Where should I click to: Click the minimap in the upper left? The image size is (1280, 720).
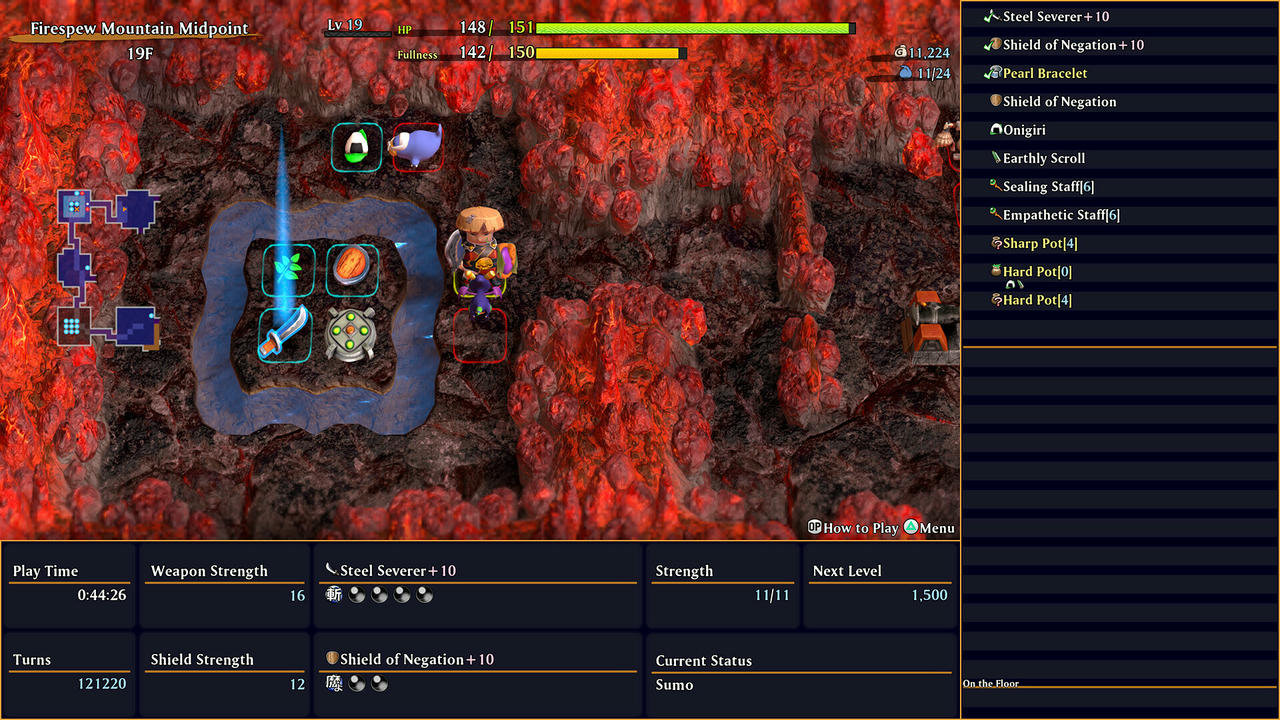108,265
